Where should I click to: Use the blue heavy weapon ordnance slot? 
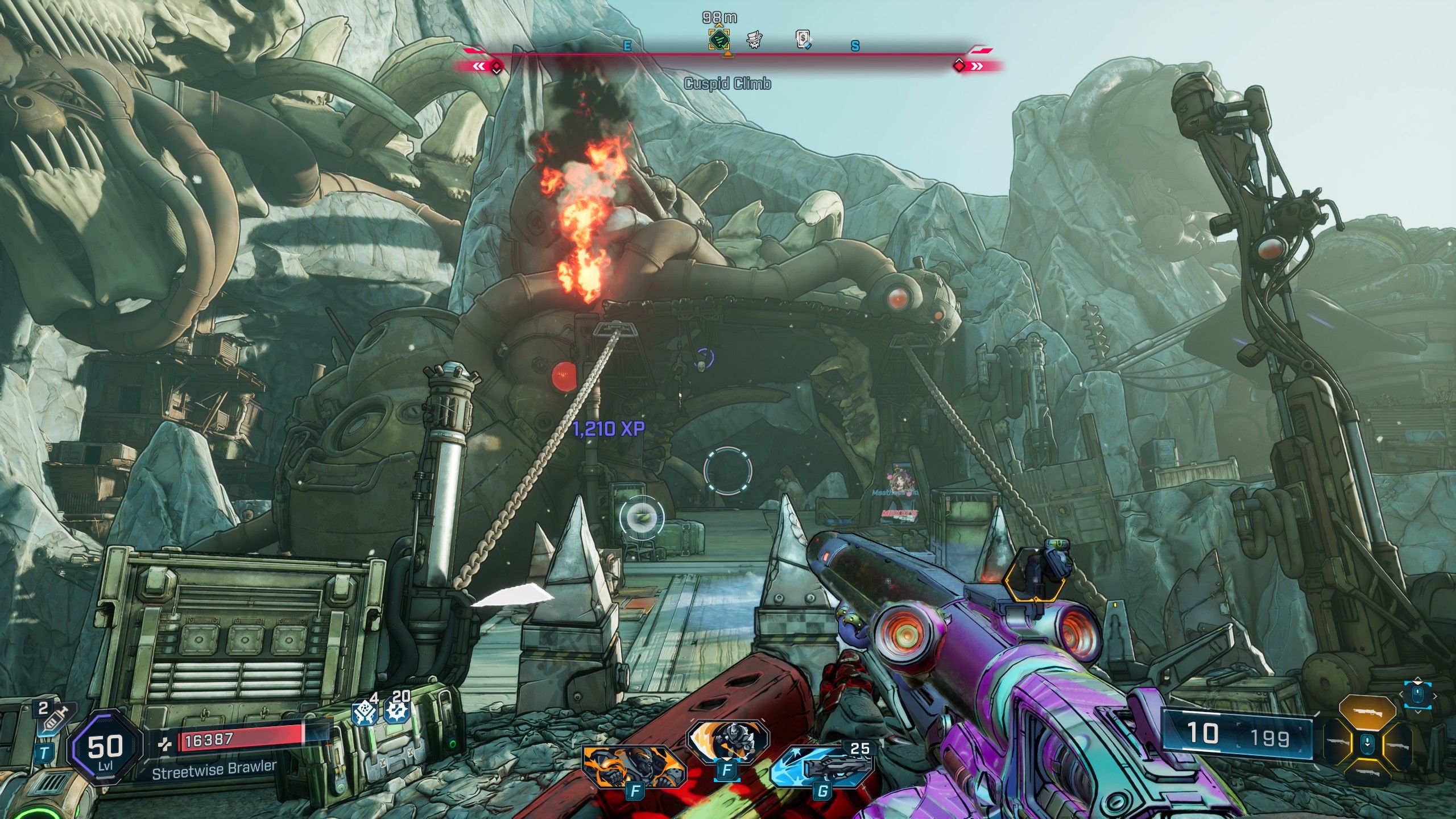tap(822, 768)
